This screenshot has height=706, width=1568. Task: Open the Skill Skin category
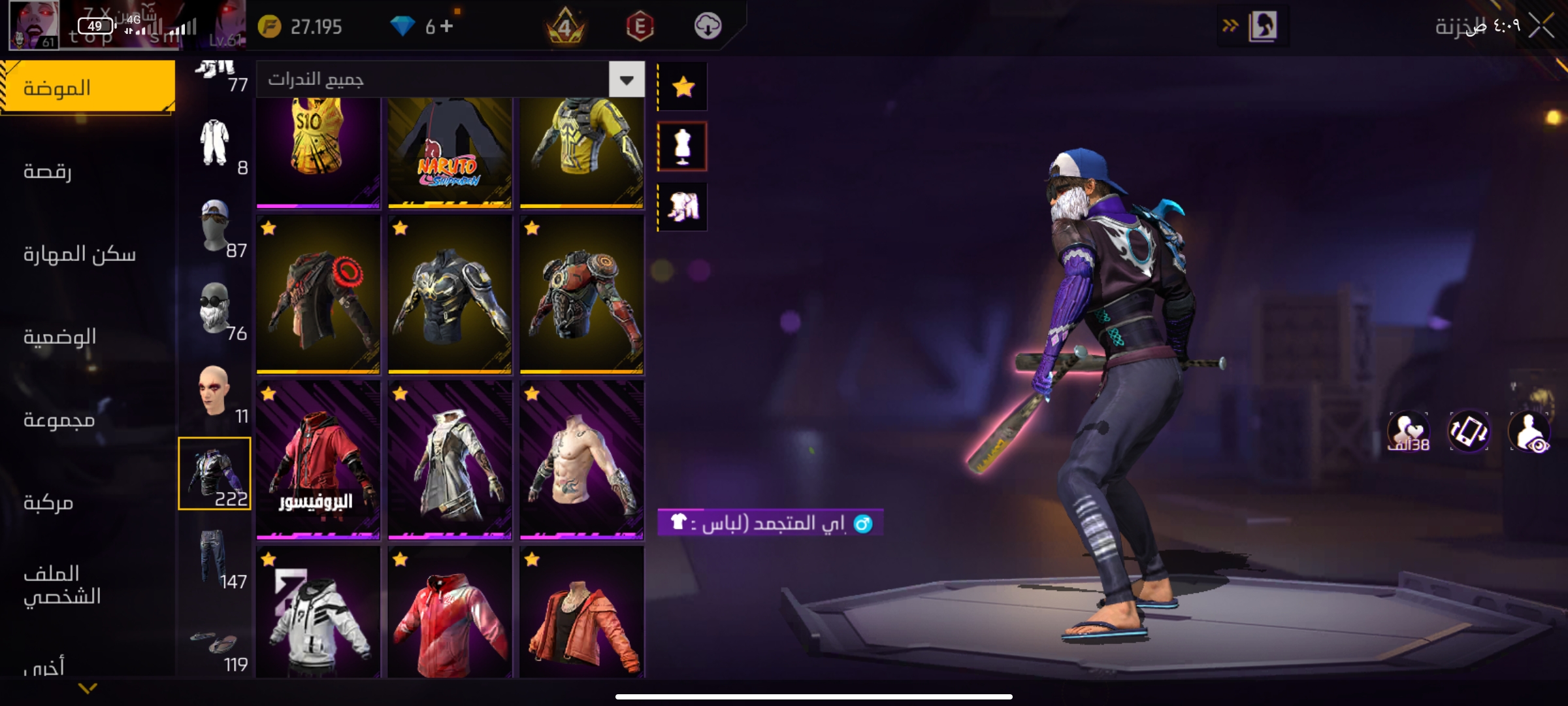point(79,254)
